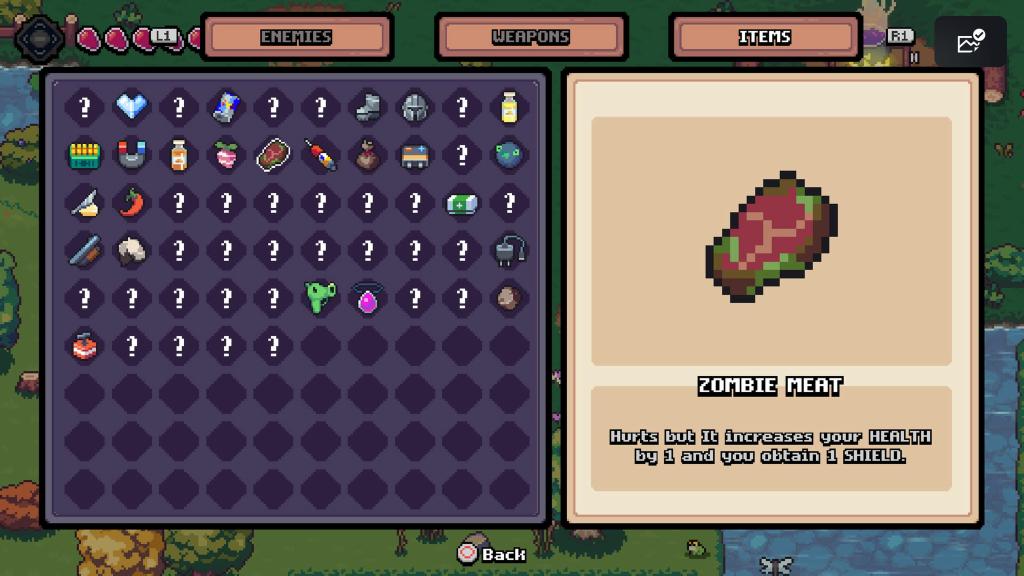Choose the knife and butter item
This screenshot has height=576, width=1024.
[84, 202]
